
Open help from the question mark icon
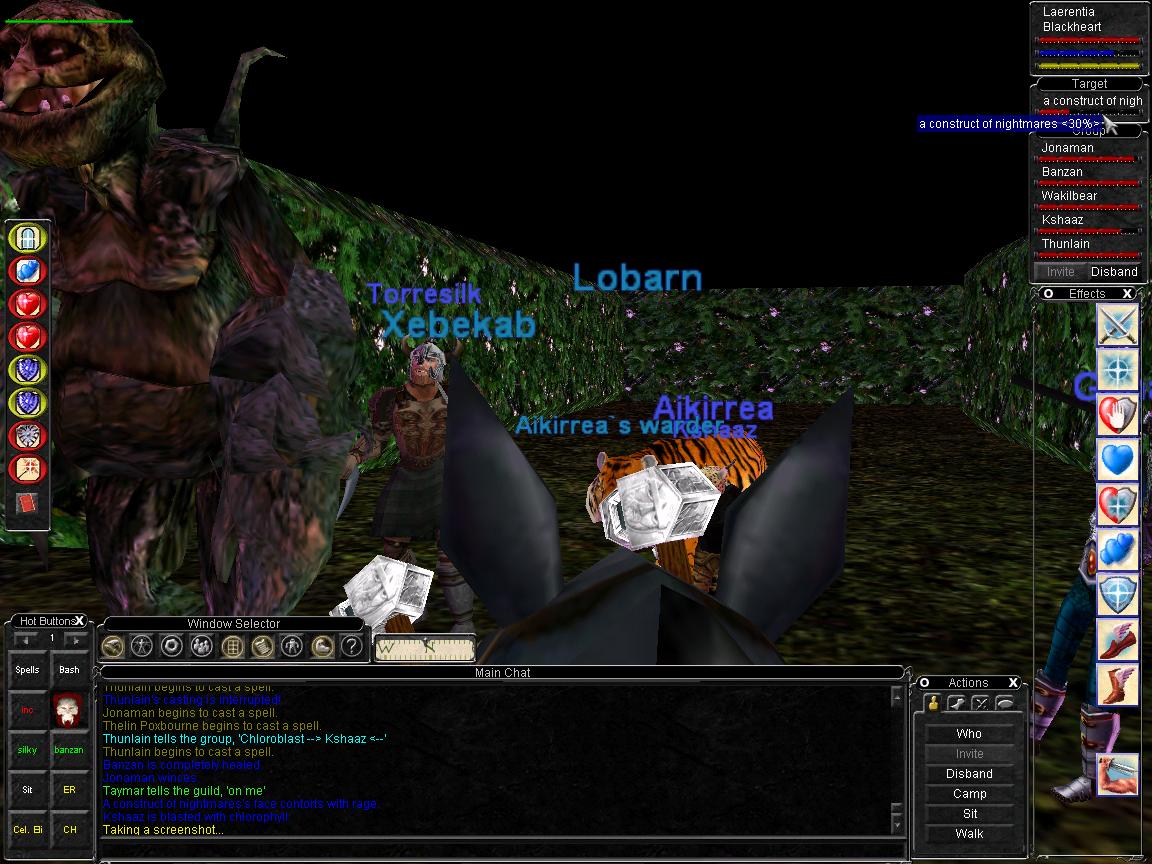[x=351, y=646]
